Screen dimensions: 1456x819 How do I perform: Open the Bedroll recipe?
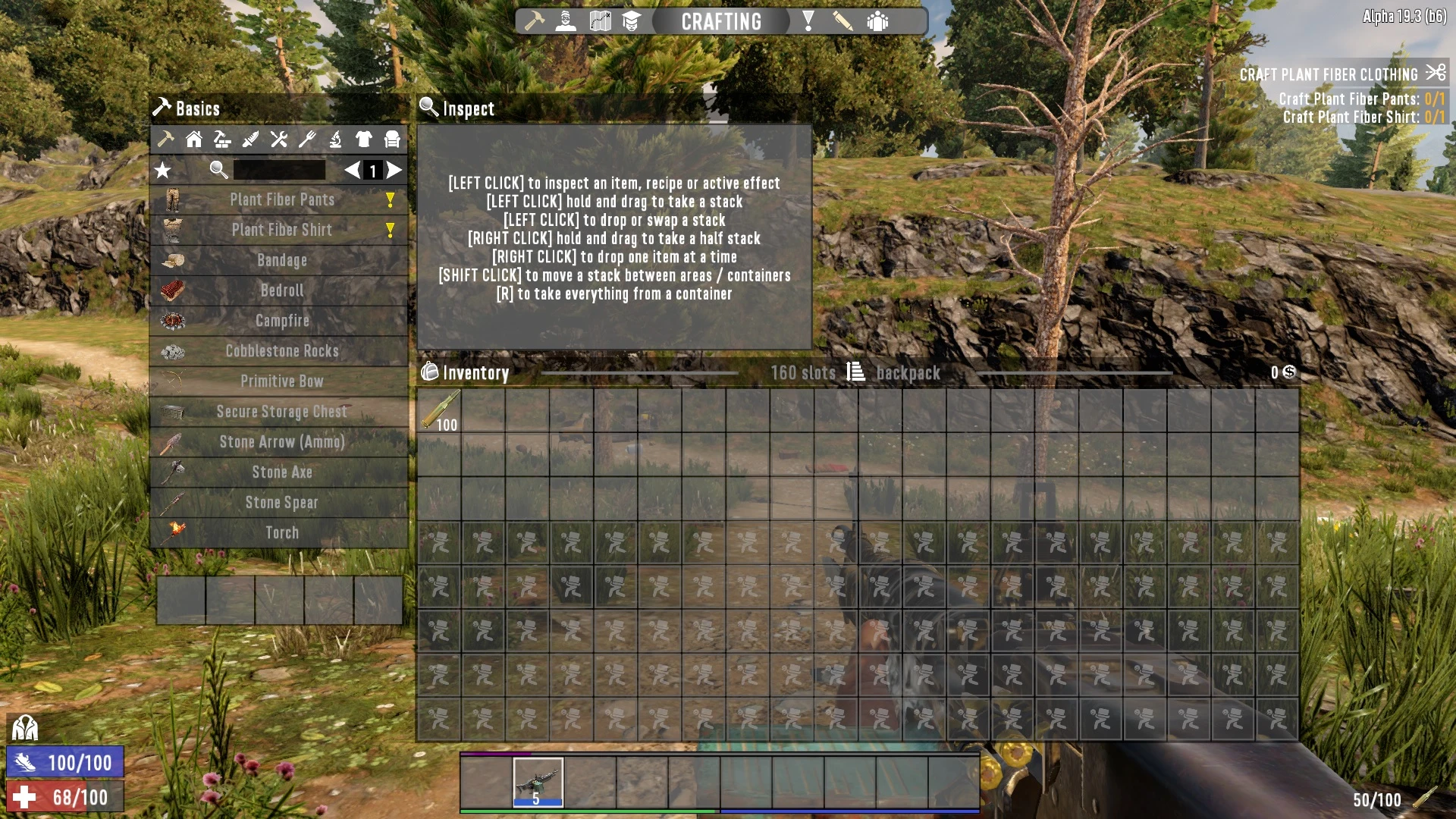[281, 290]
